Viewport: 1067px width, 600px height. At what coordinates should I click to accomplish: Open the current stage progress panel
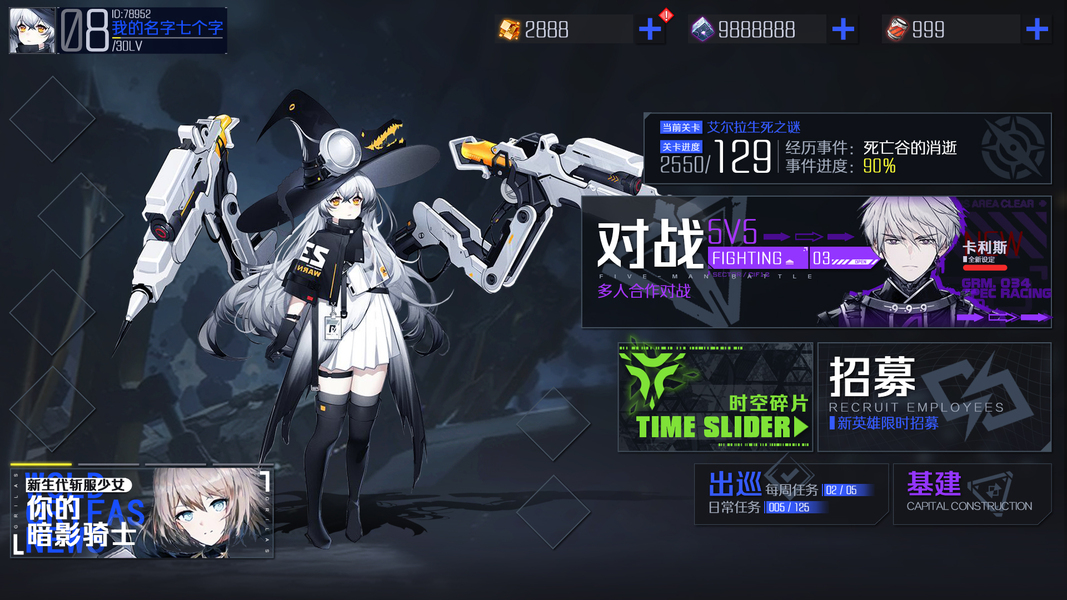846,149
